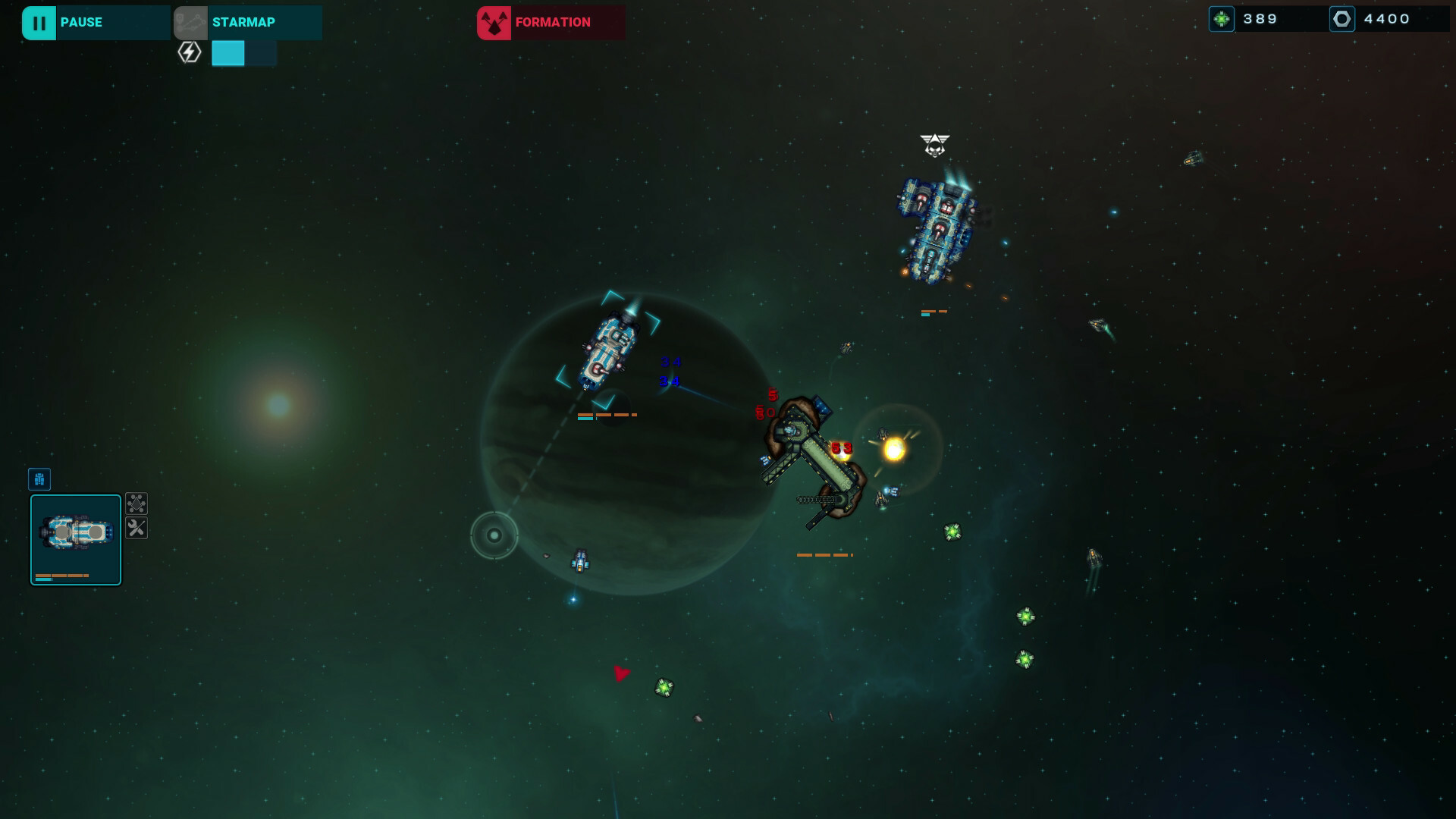Screen dimensions: 1456x819
Task: Toggle the ship class icon above the portrait panel
Action: click(39, 479)
